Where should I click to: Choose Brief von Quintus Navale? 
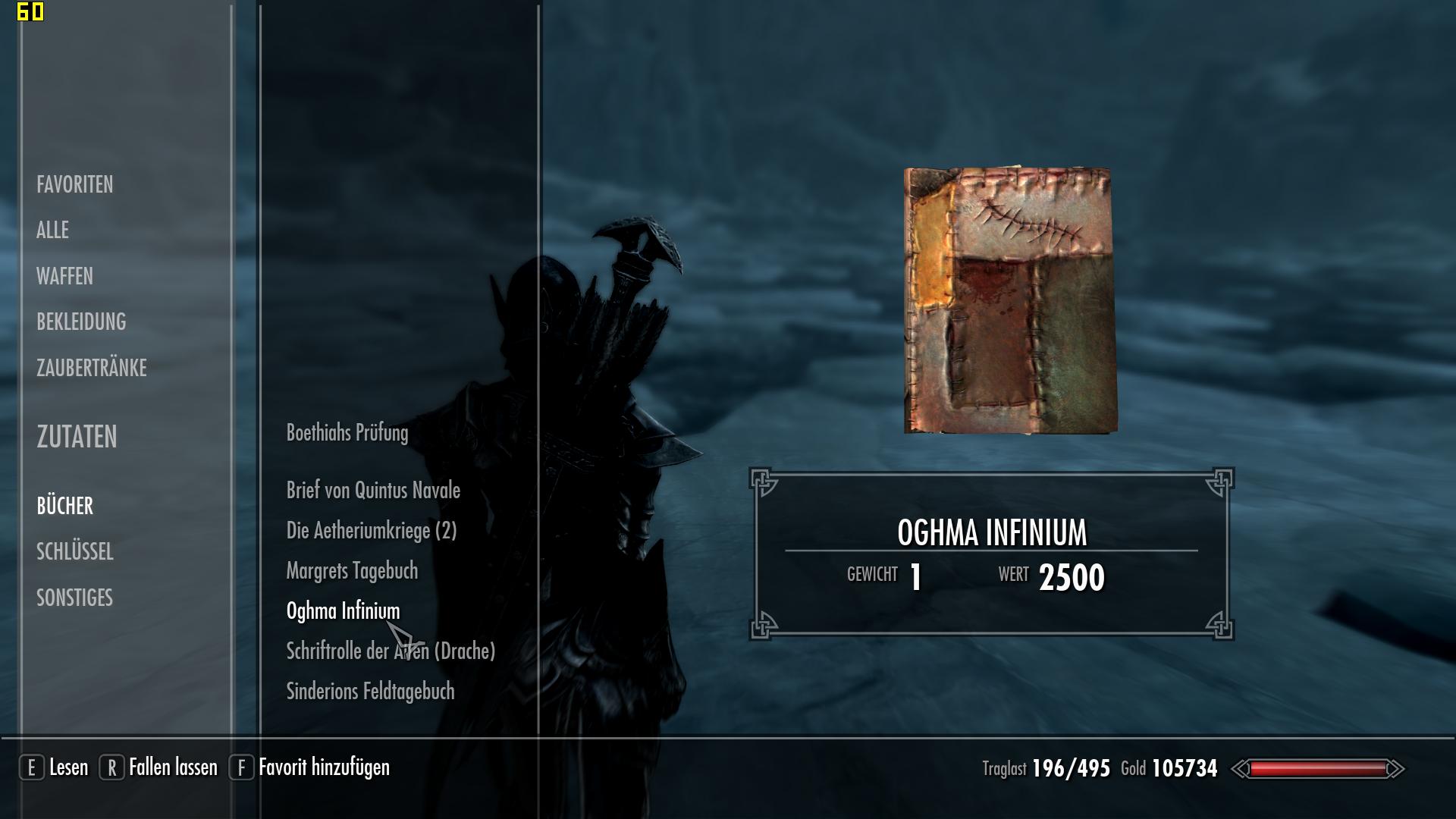pyautogui.click(x=373, y=491)
